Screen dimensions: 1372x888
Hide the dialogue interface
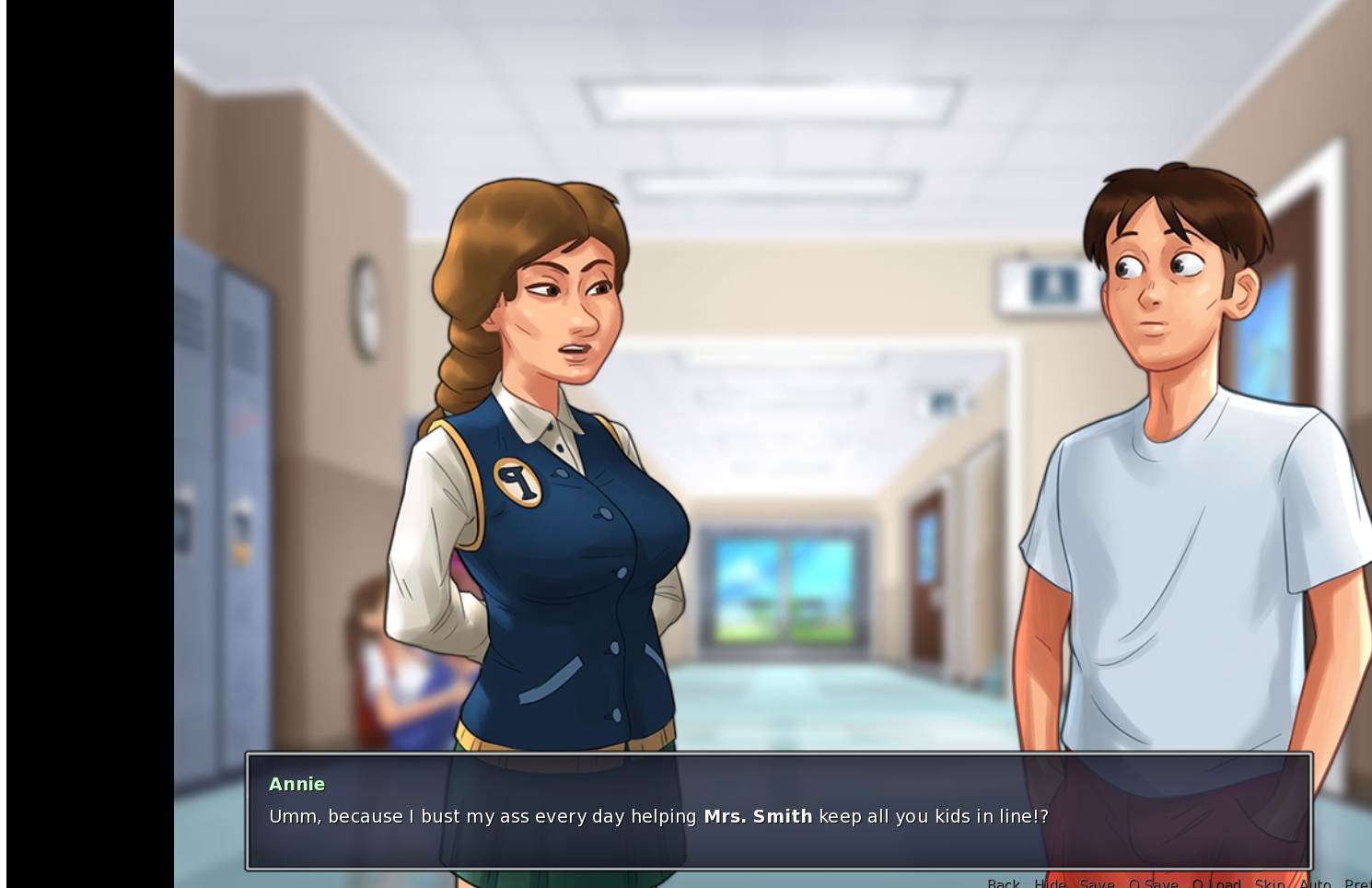coord(1050,882)
